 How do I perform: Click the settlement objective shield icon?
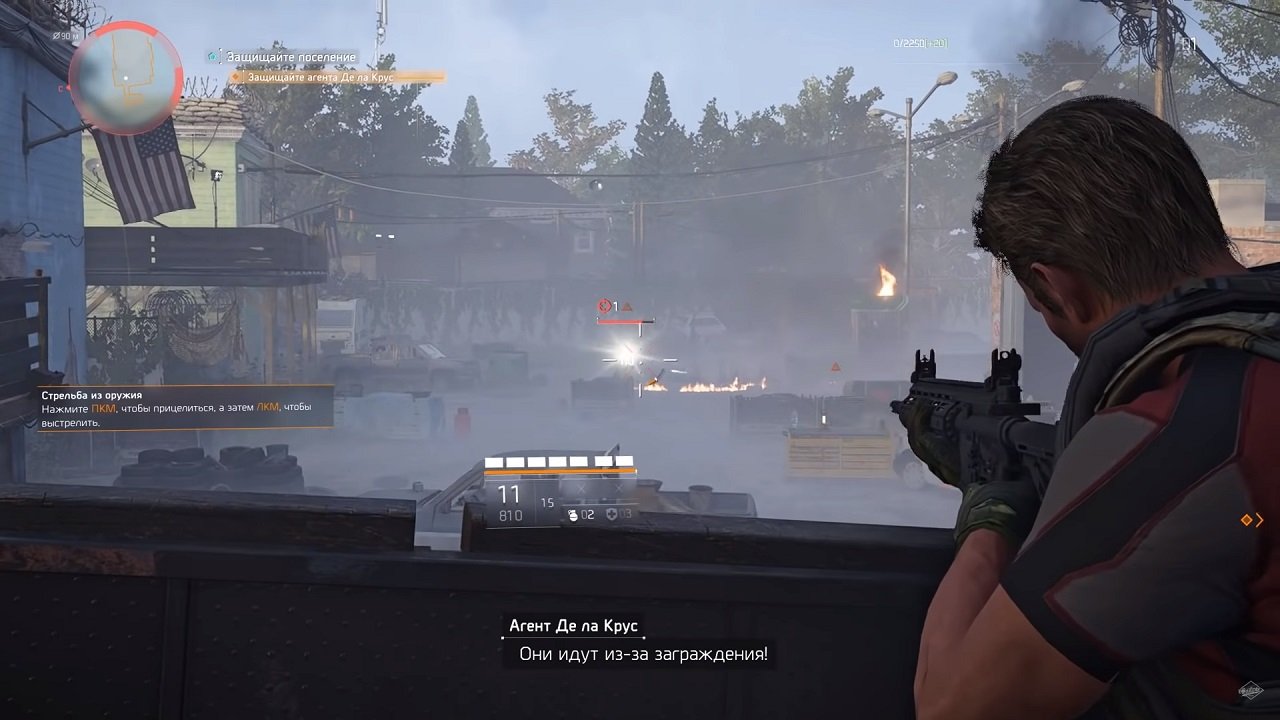click(212, 56)
